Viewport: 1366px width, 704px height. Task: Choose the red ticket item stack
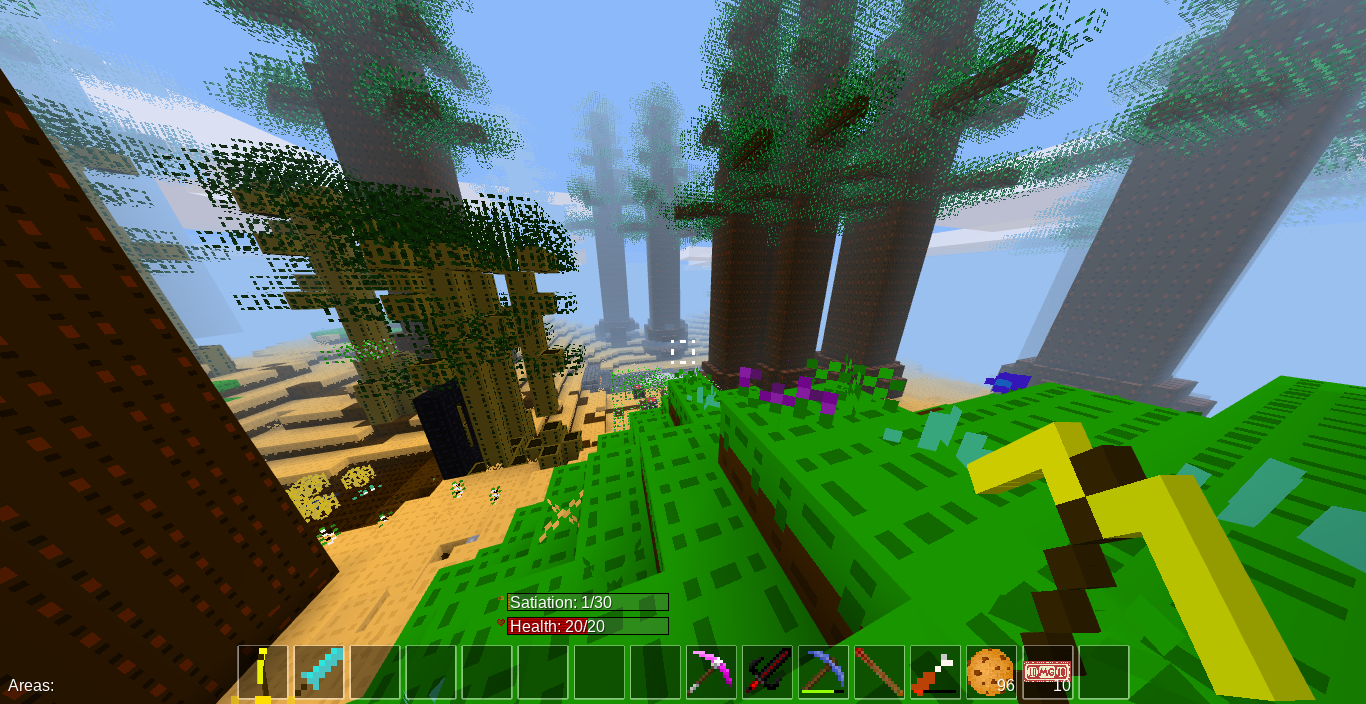[1047, 672]
